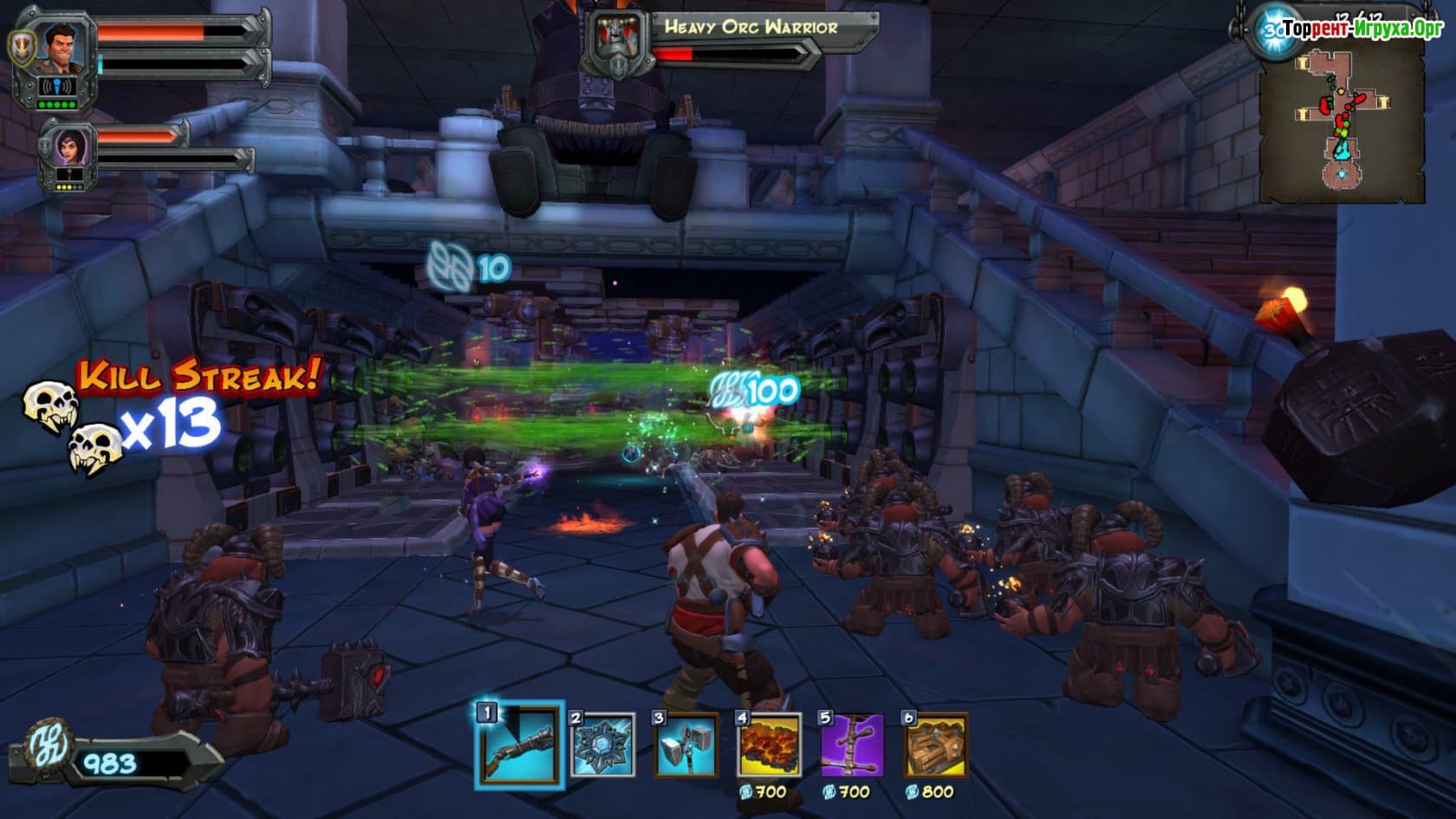Select the brimstone floor trap costing 700

(x=770, y=744)
